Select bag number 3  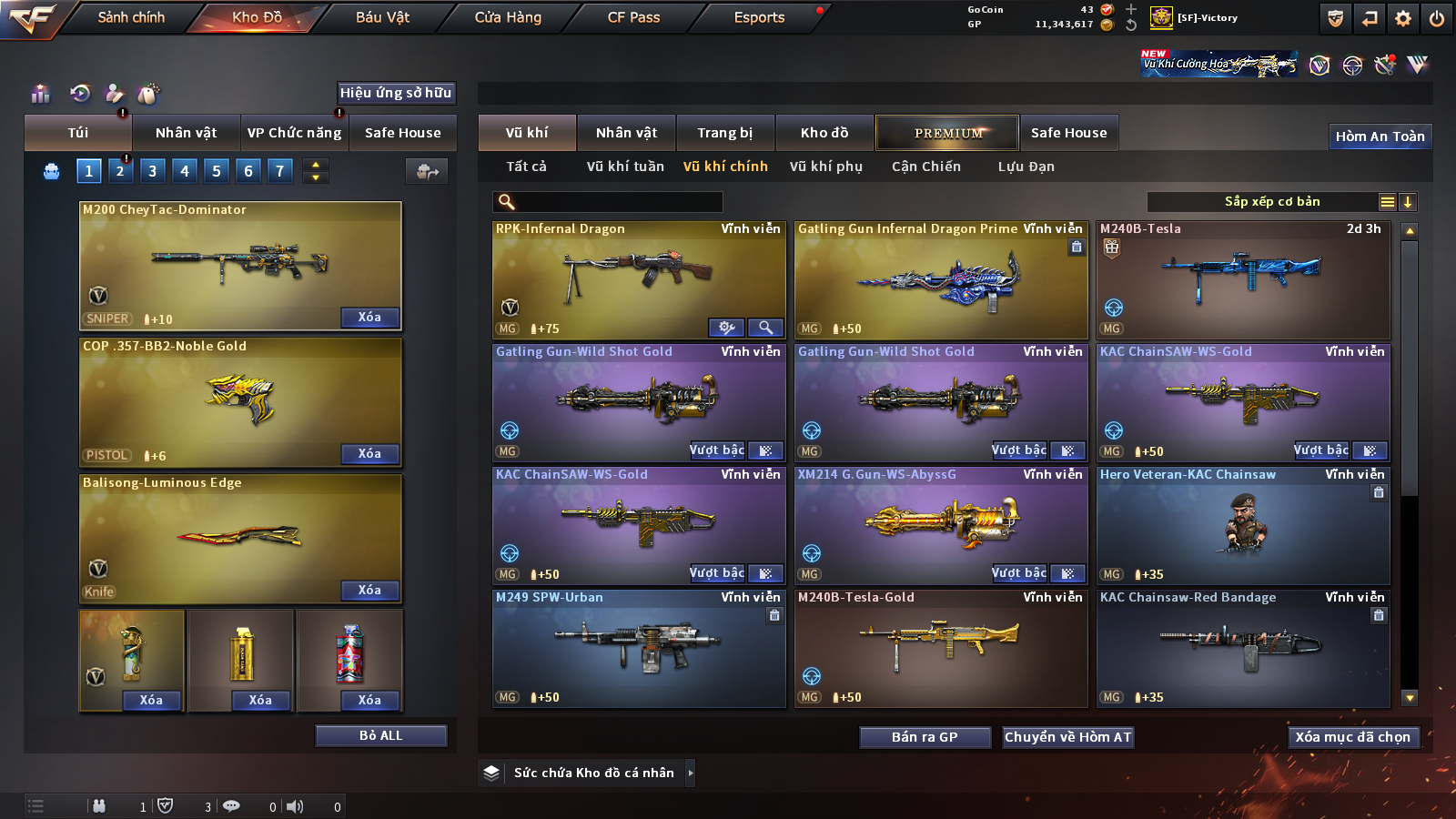coord(152,170)
